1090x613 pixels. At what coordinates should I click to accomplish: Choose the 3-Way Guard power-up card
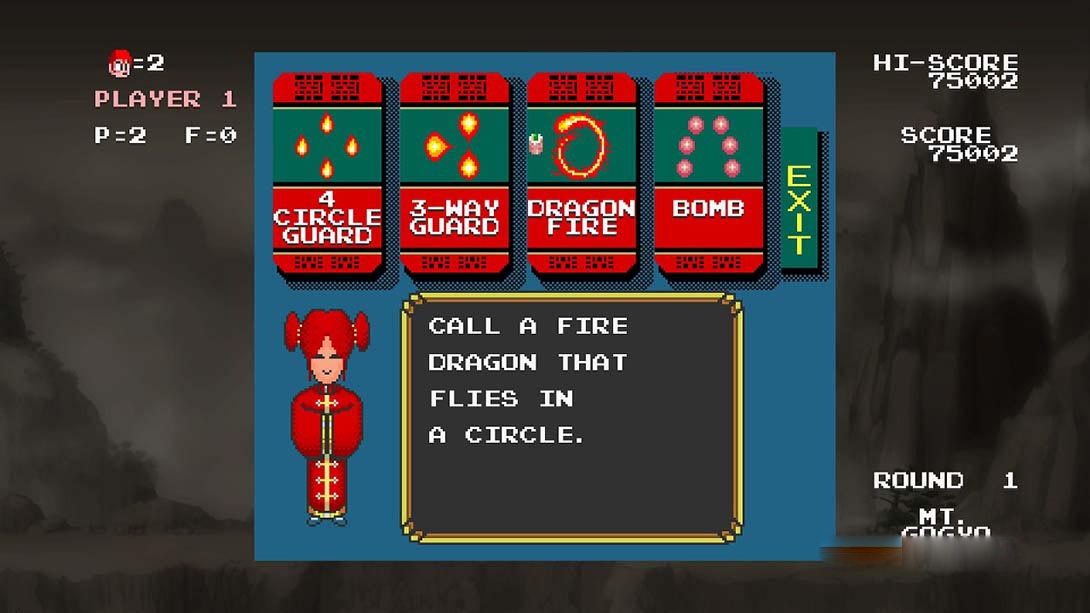click(x=454, y=173)
